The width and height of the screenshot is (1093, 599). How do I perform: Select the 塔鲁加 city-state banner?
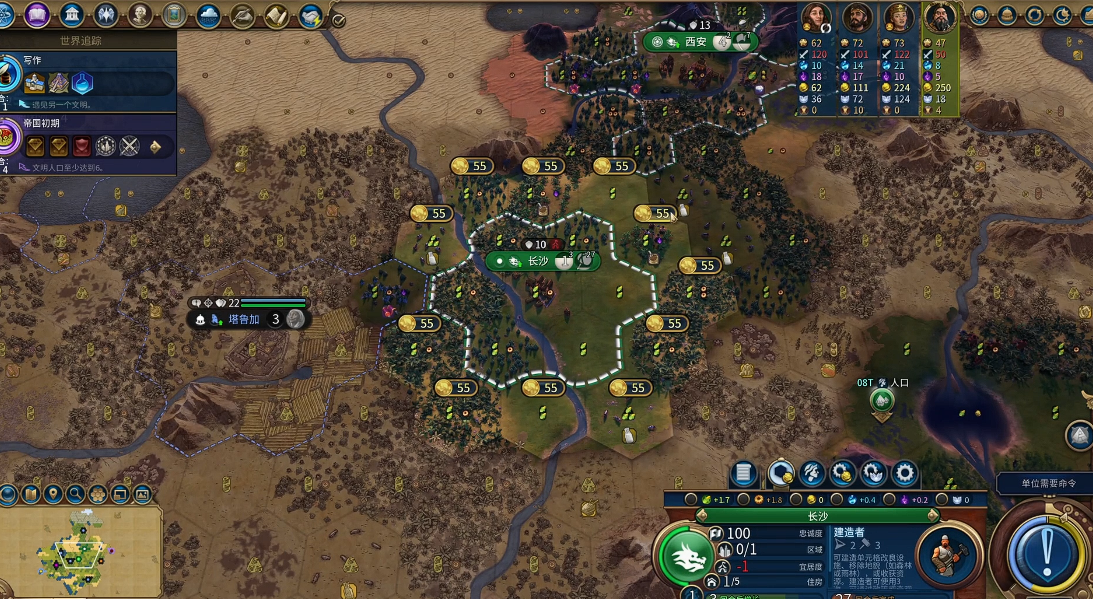click(x=244, y=319)
